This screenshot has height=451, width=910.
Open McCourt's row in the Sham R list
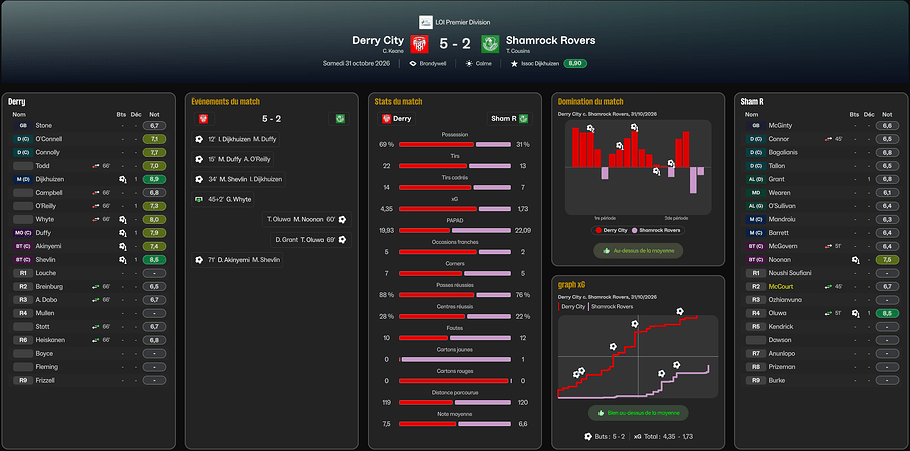781,286
